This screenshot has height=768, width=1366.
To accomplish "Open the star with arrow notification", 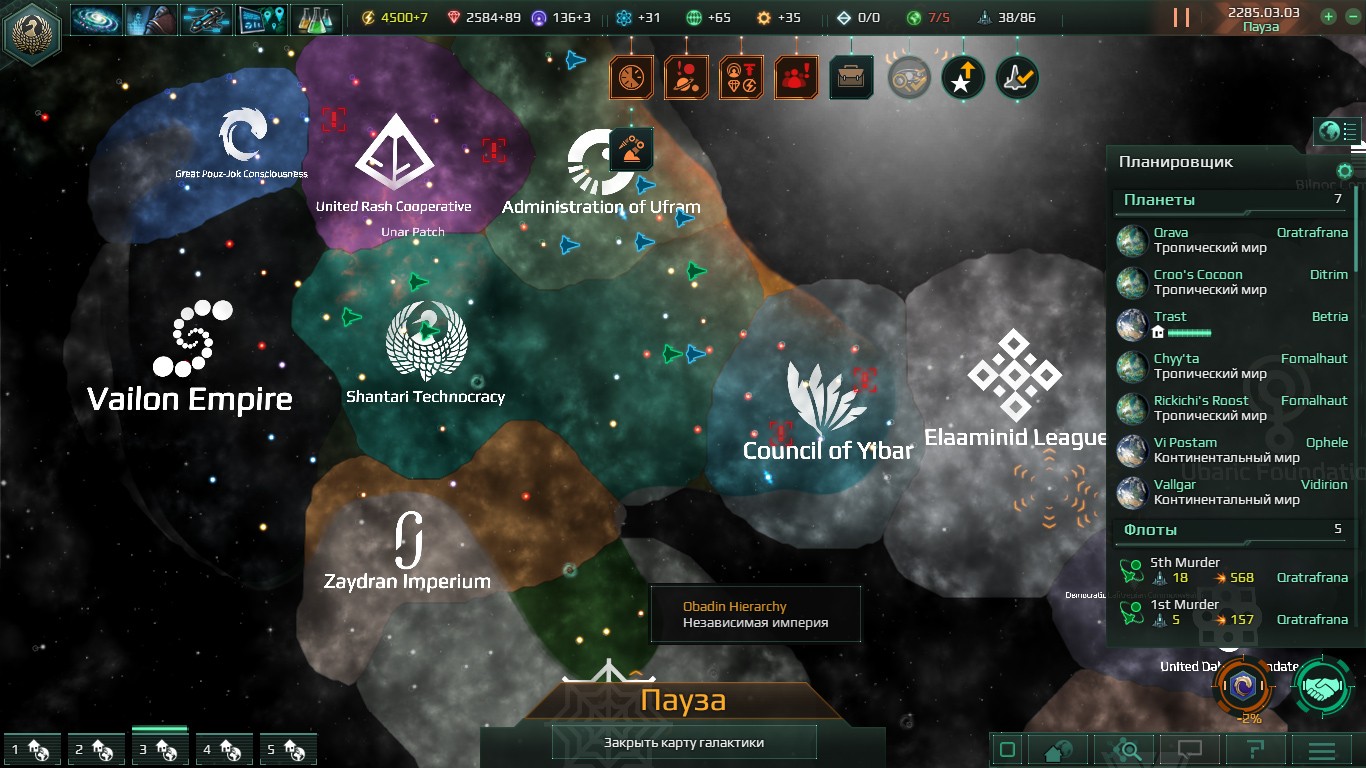I will [963, 77].
